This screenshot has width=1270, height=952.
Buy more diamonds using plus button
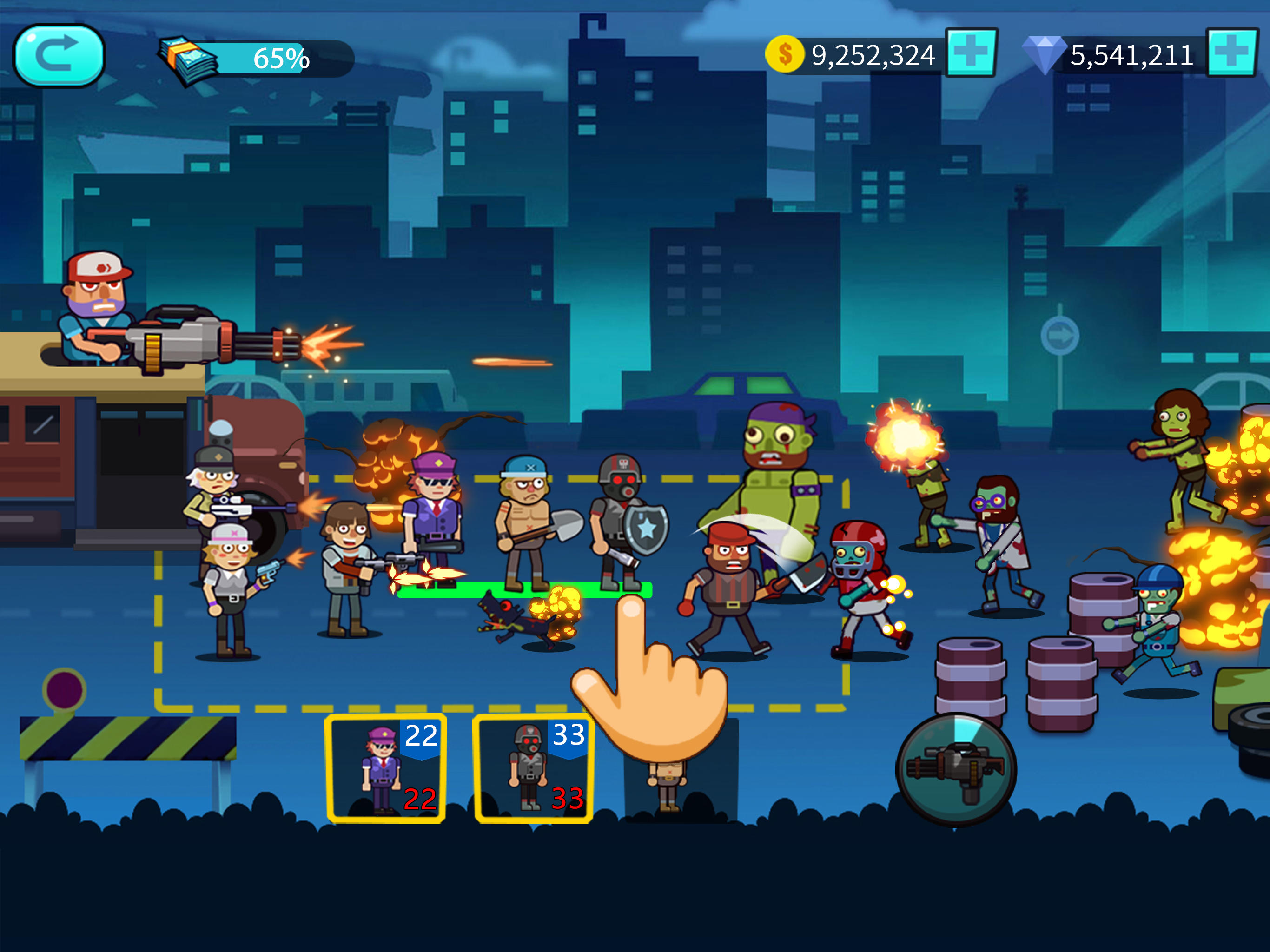coord(1231,53)
